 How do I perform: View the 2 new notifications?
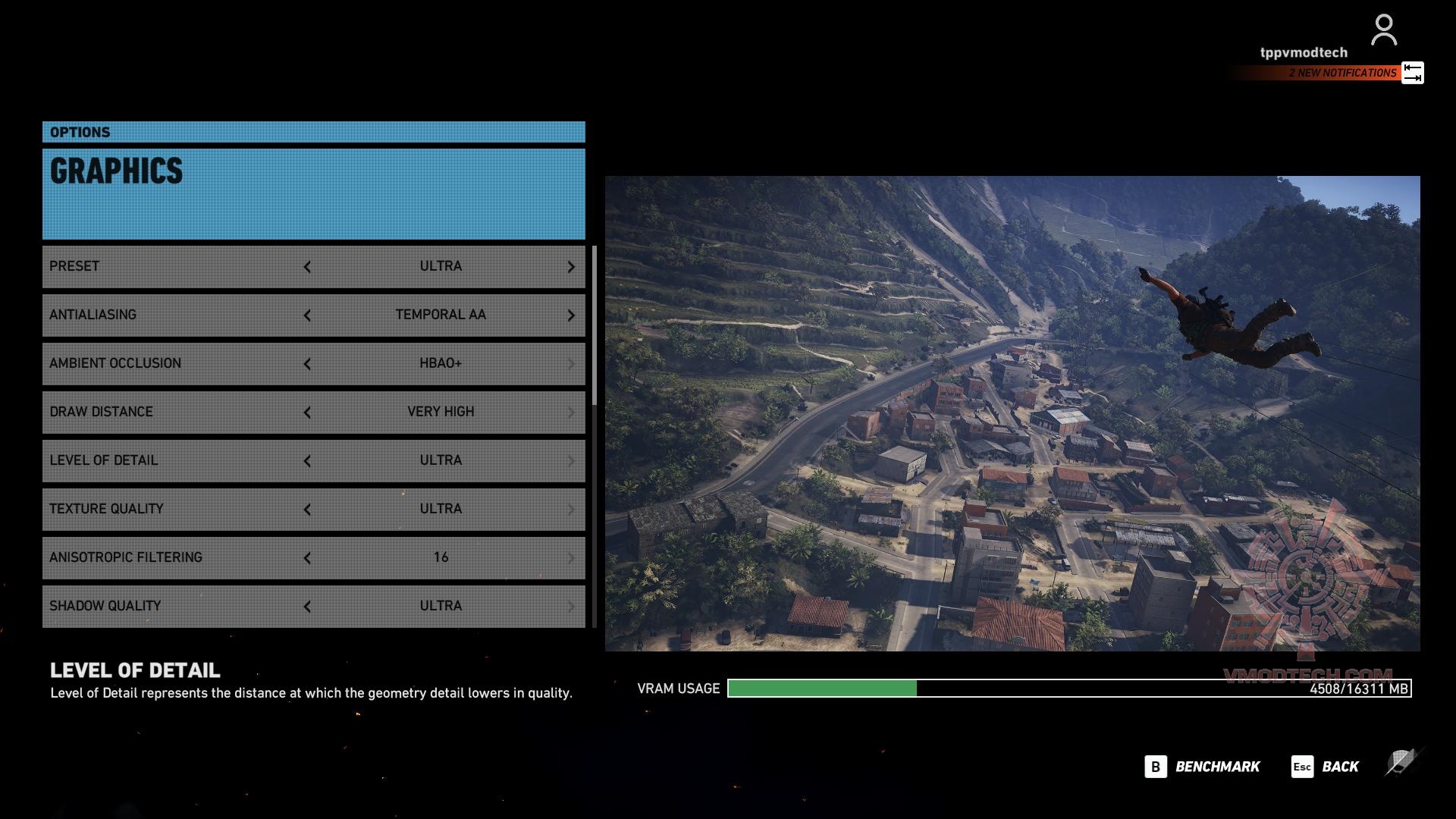coord(1342,73)
